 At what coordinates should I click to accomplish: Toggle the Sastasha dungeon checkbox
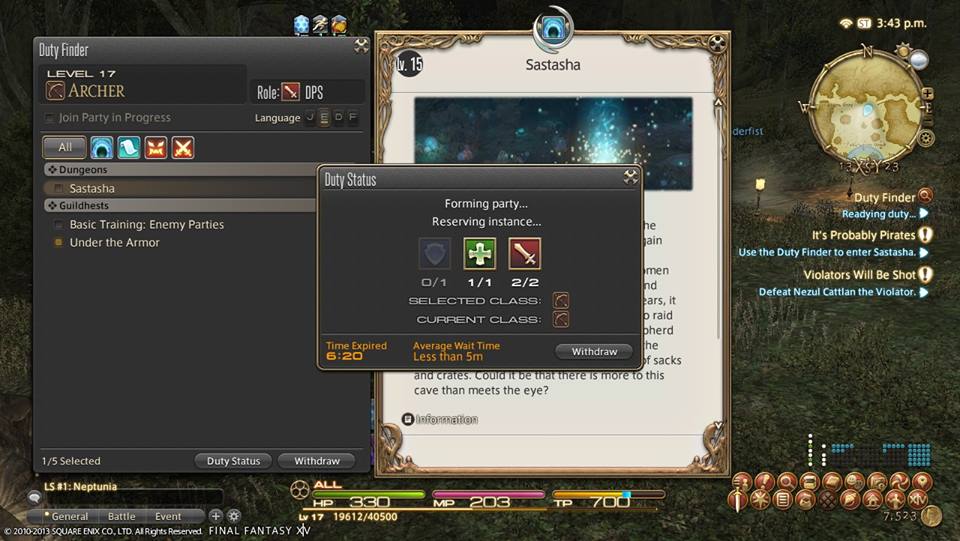[59, 188]
